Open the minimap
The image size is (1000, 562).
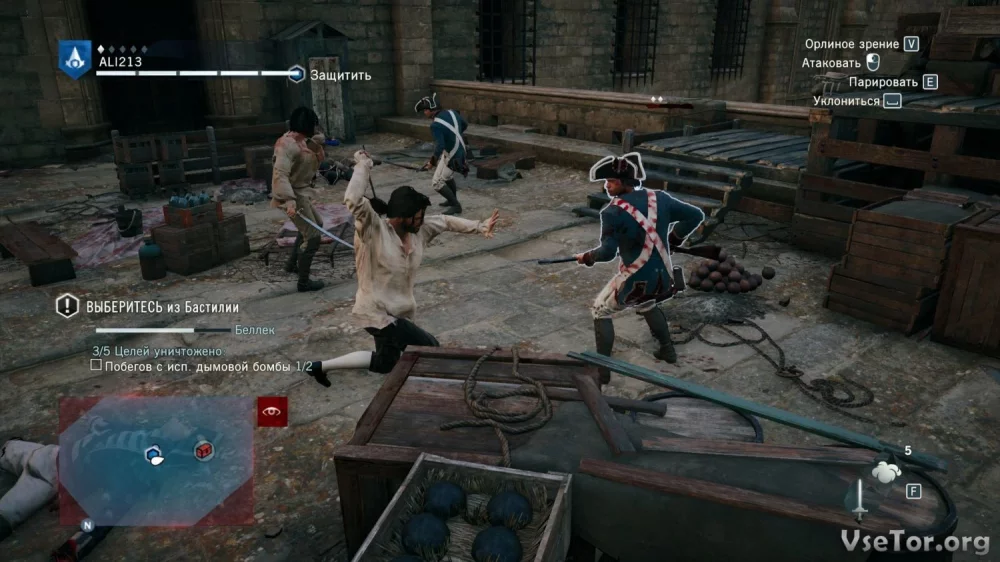(x=156, y=459)
